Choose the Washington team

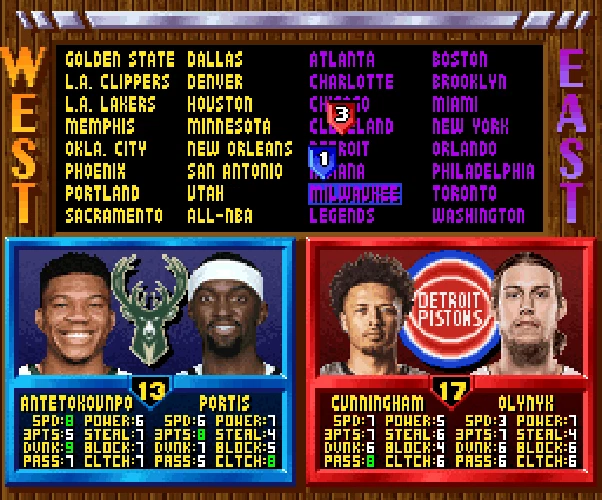point(478,215)
